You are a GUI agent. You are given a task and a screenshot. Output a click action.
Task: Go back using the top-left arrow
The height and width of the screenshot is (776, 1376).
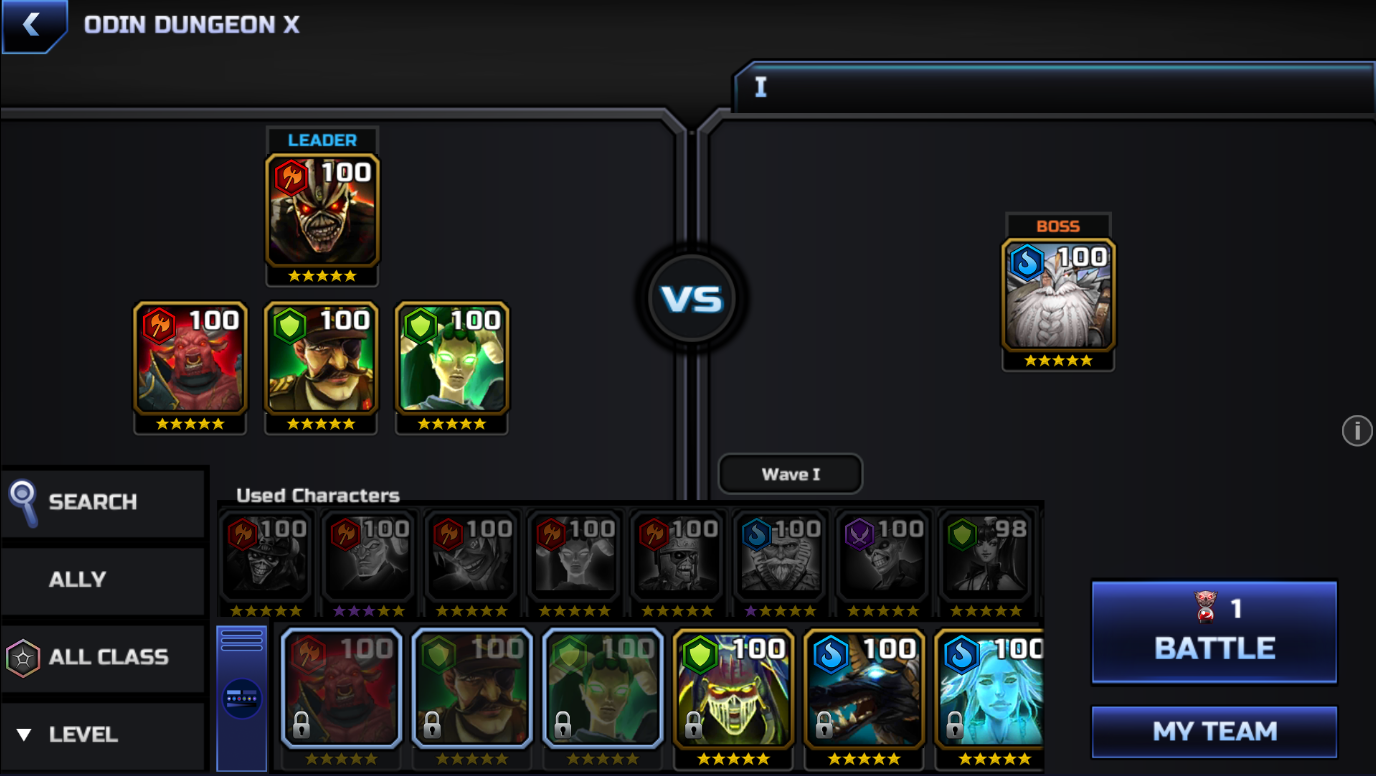click(32, 25)
